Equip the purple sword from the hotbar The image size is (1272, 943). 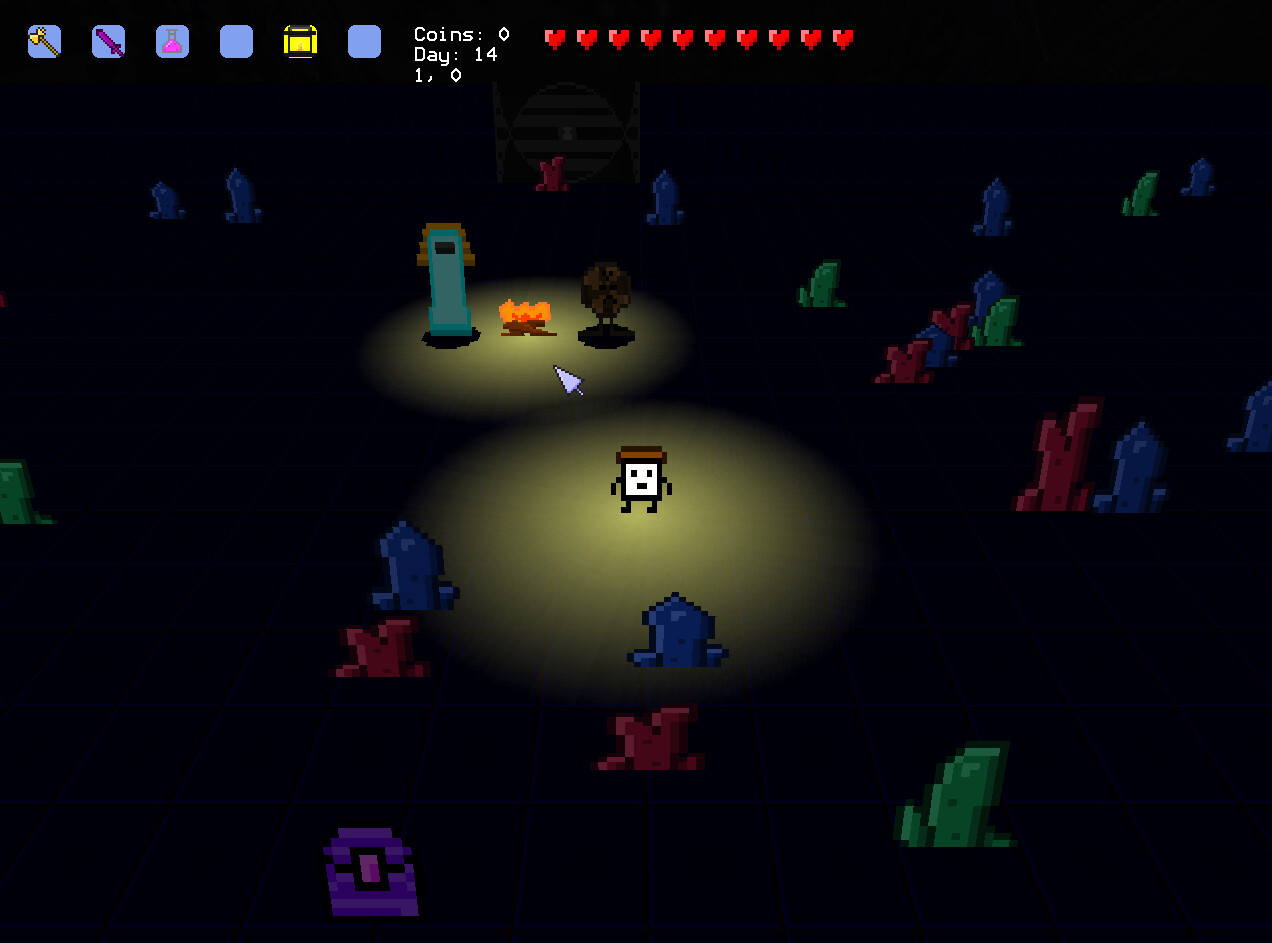tap(108, 41)
